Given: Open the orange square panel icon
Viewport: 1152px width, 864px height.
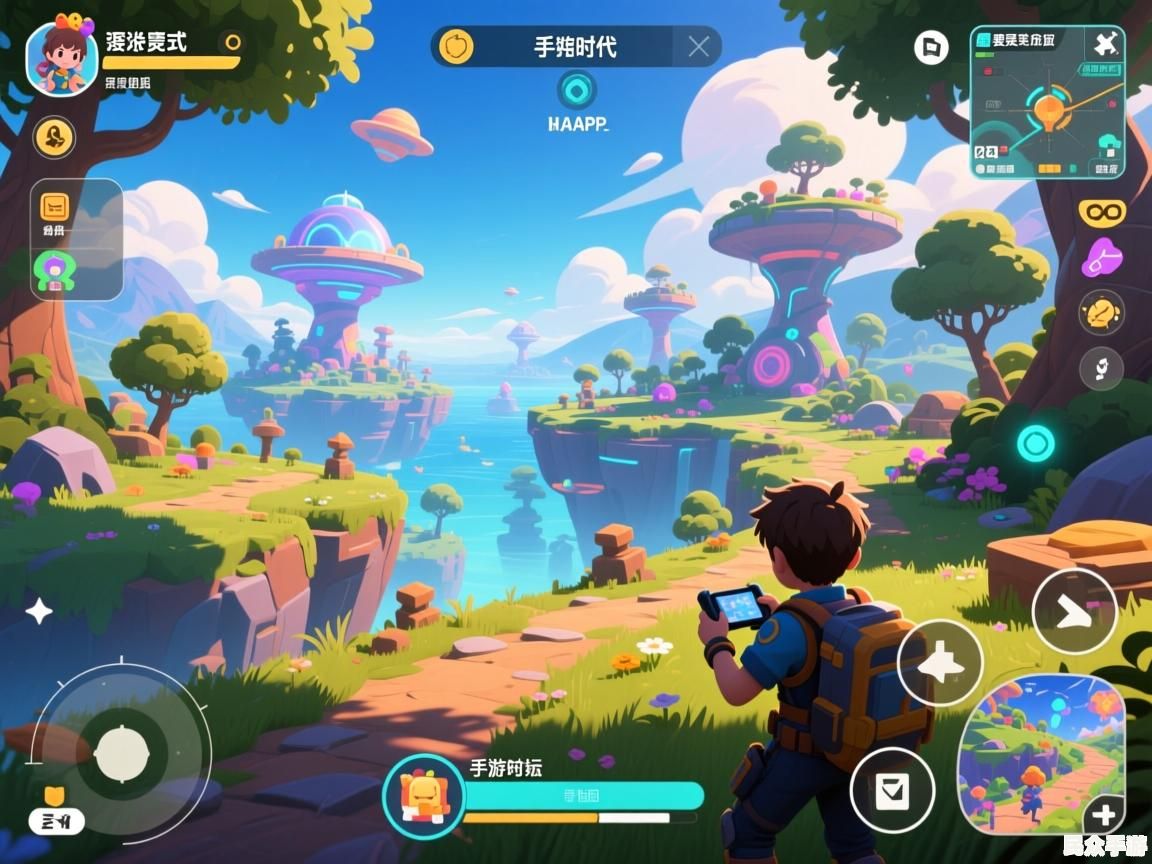Looking at the screenshot, I should [54, 207].
